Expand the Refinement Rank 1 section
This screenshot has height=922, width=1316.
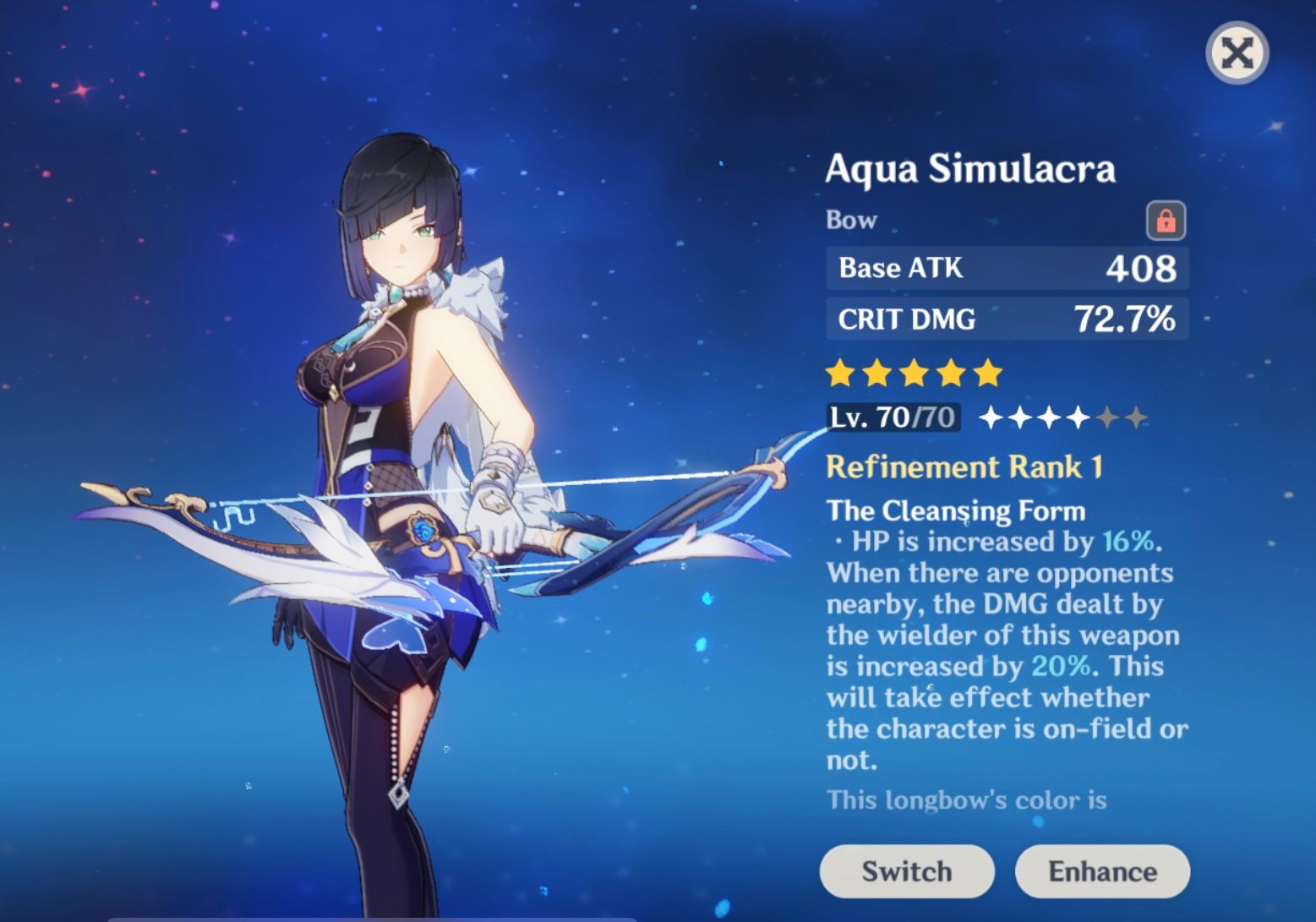coord(966,466)
